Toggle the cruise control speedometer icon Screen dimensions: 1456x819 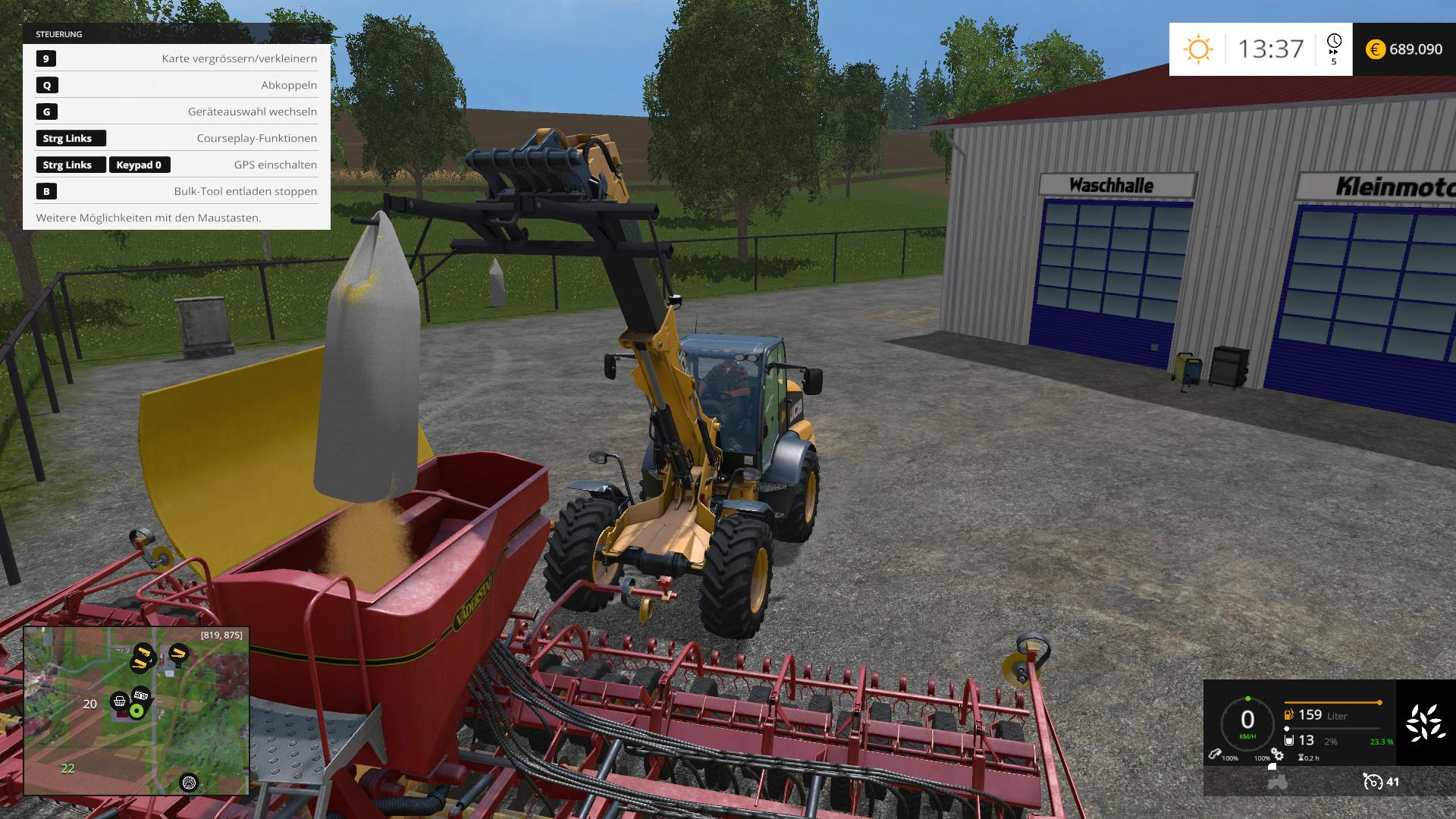1372,781
